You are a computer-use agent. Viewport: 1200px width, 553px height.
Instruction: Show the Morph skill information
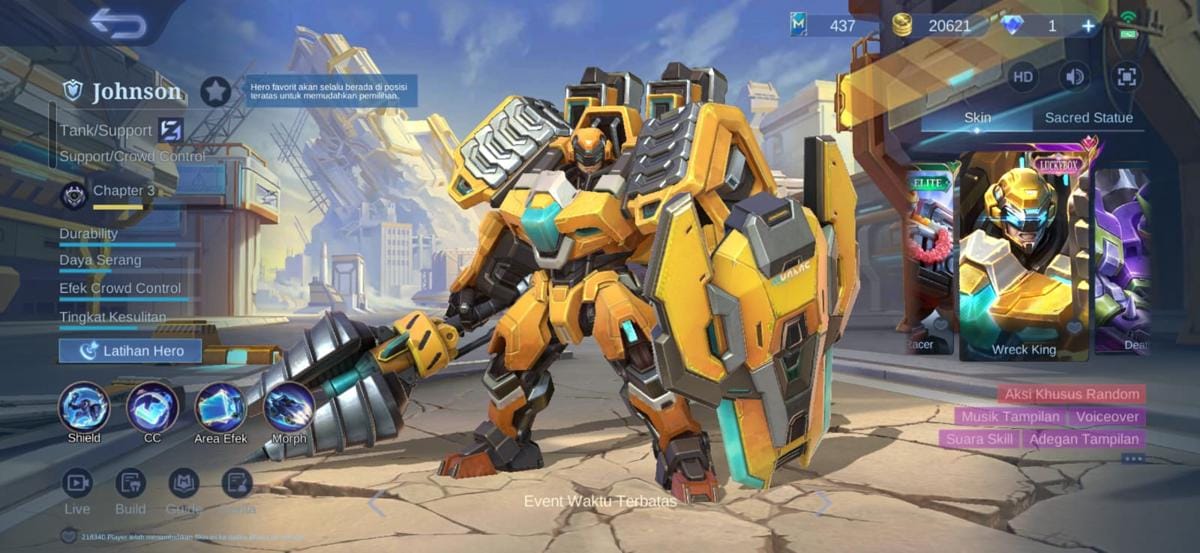point(289,407)
